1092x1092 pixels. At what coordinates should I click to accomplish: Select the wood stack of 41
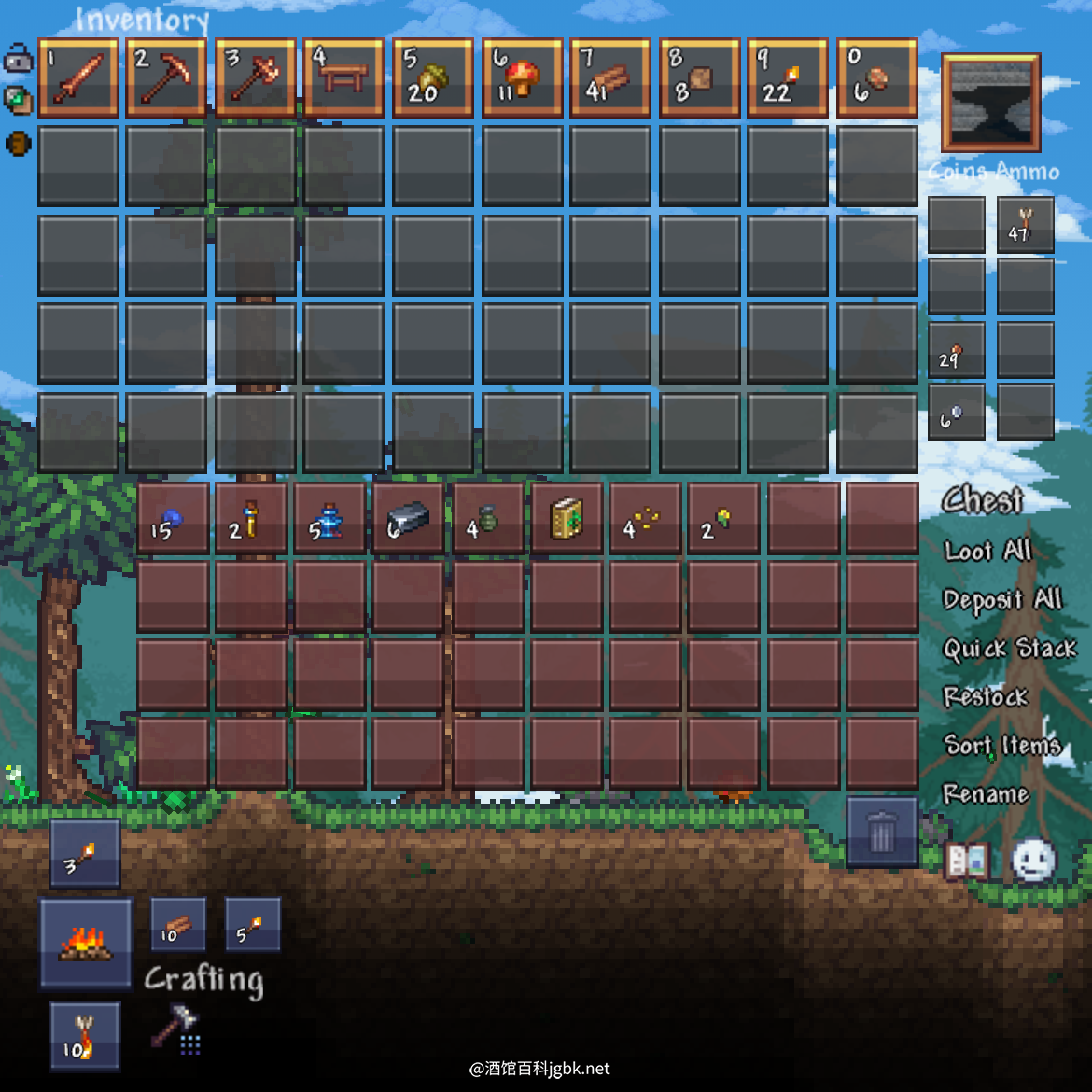pos(609,78)
